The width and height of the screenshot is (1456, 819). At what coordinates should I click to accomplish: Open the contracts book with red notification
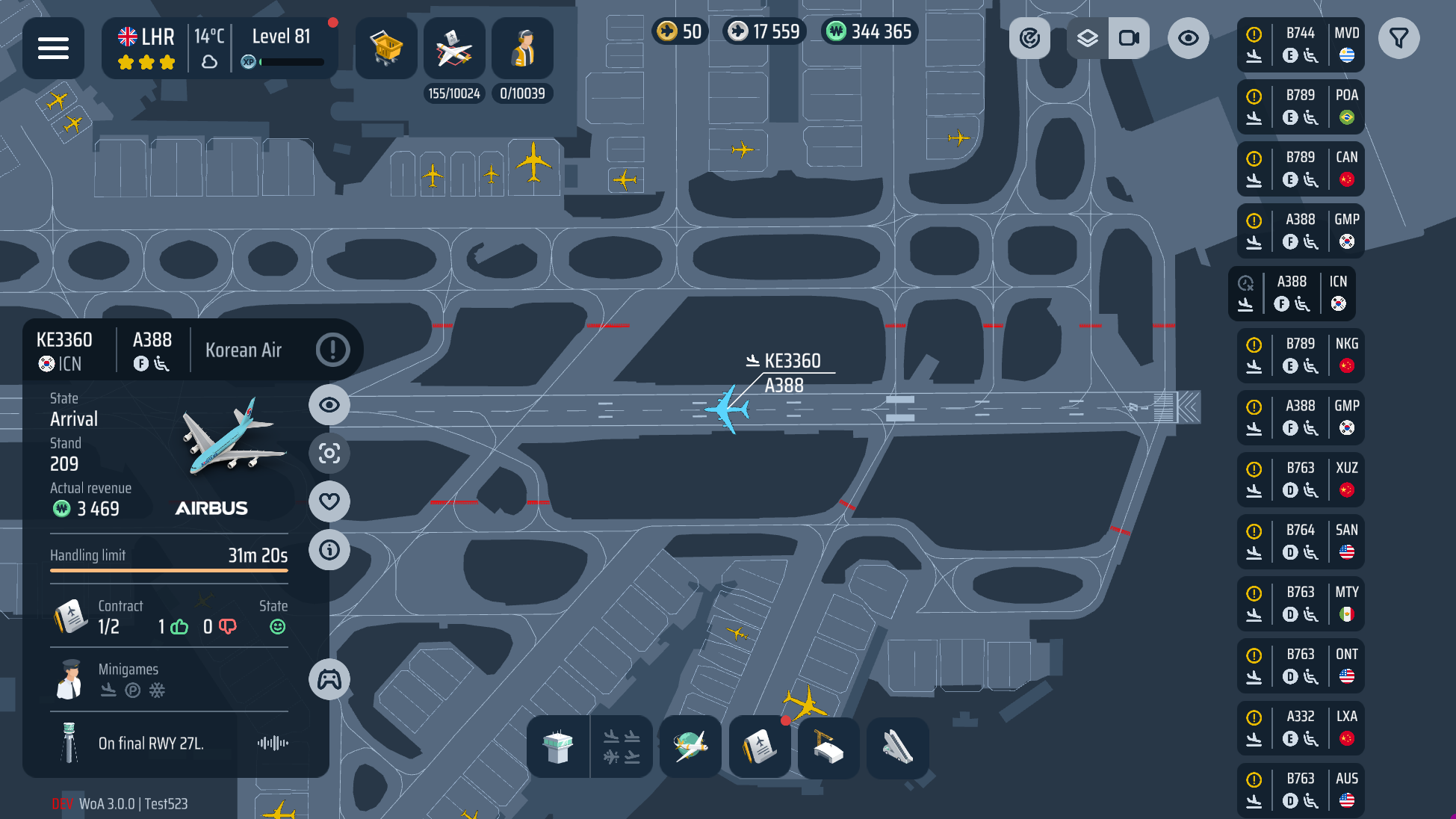click(760, 747)
